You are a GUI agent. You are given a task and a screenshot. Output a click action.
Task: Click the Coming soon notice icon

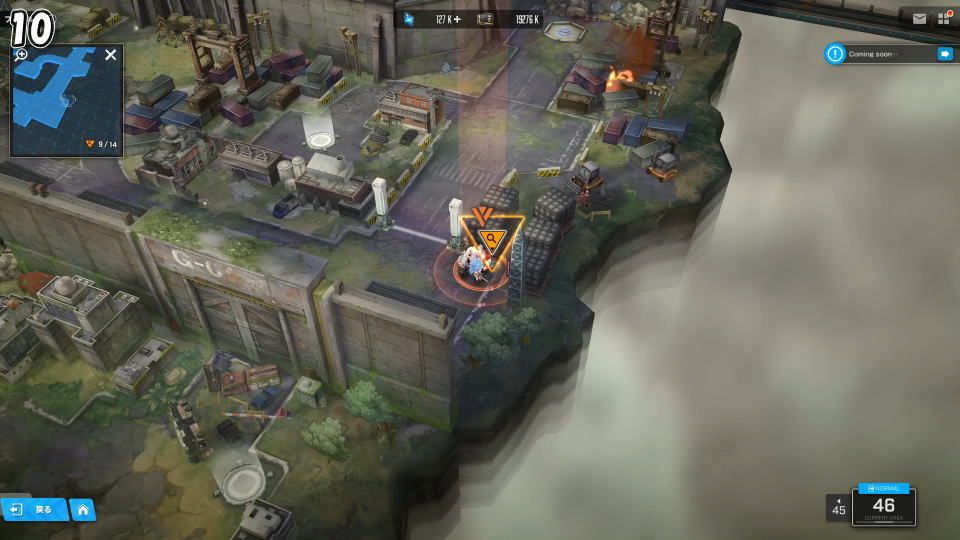click(835, 54)
